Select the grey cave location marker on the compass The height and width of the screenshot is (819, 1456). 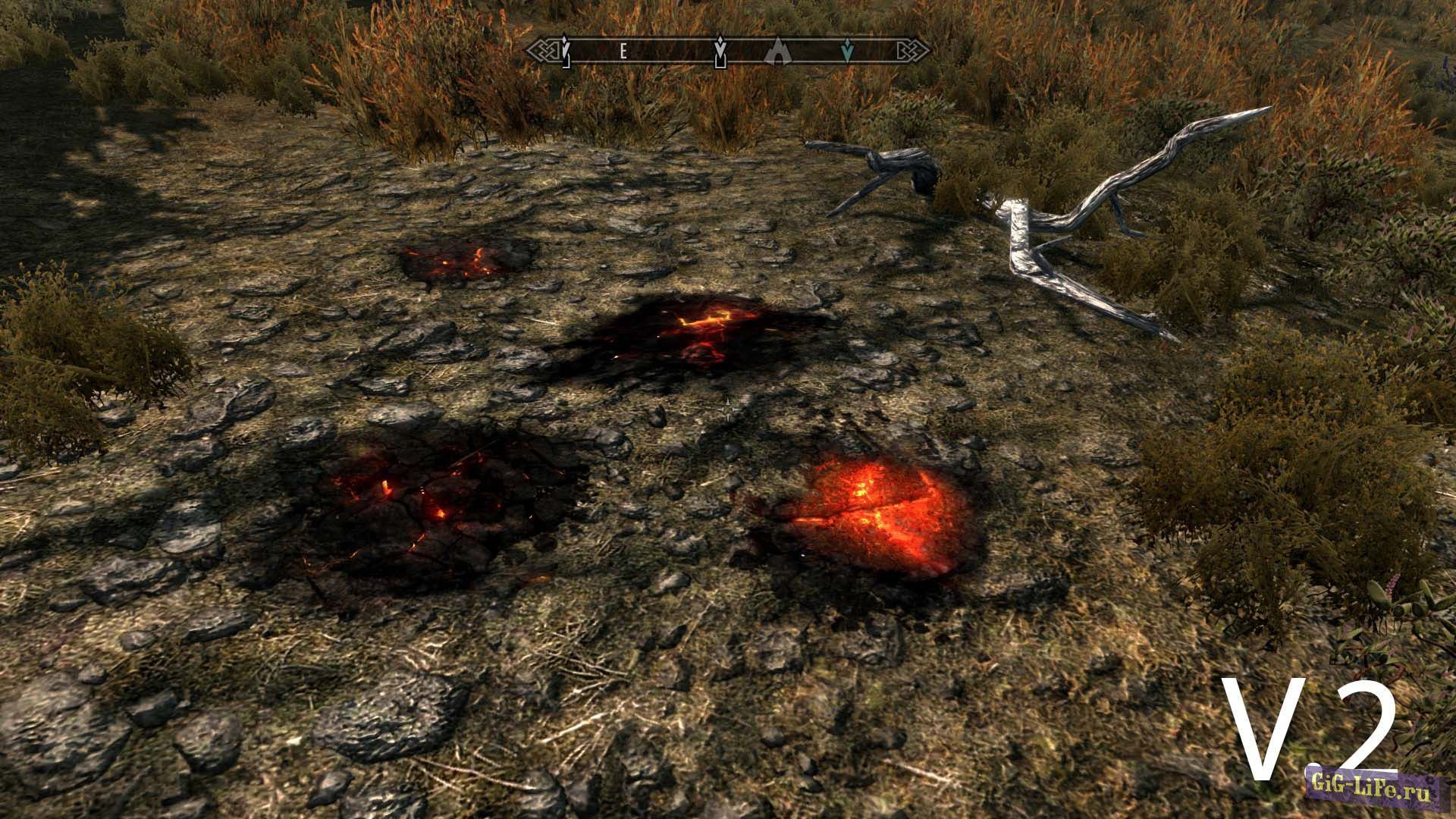coord(778,51)
